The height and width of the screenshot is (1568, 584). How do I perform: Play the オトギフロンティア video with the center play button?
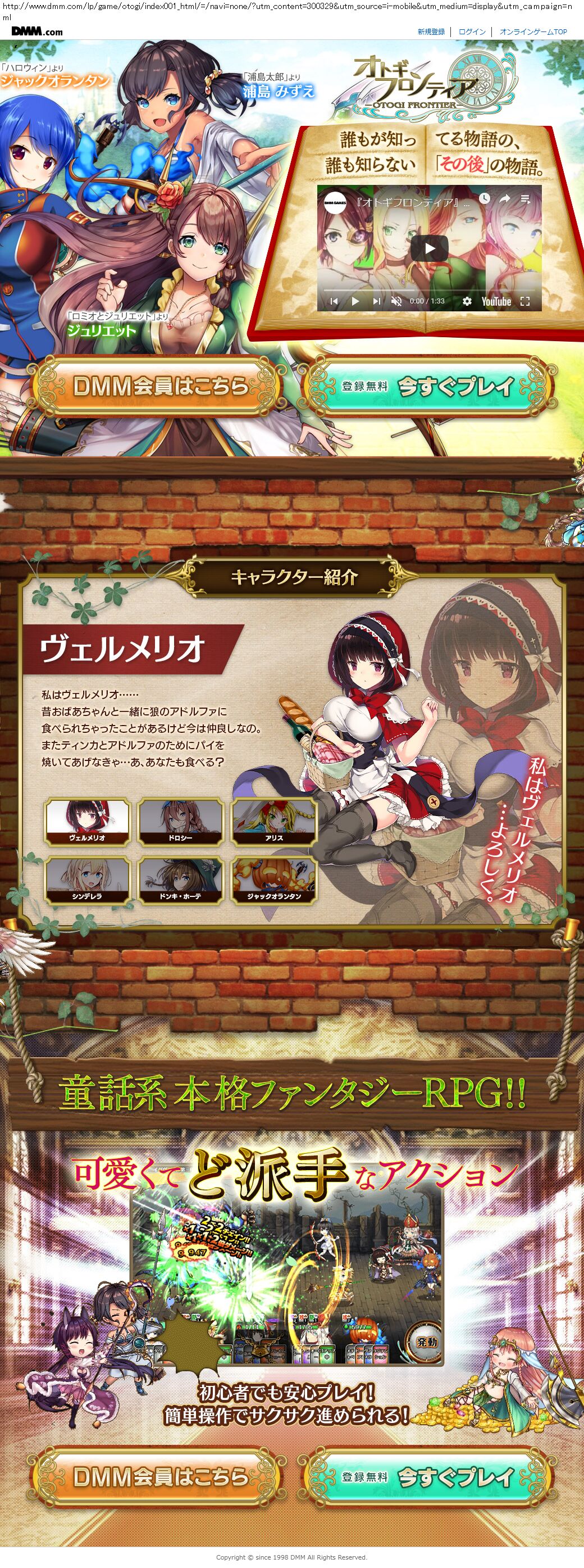(x=430, y=248)
